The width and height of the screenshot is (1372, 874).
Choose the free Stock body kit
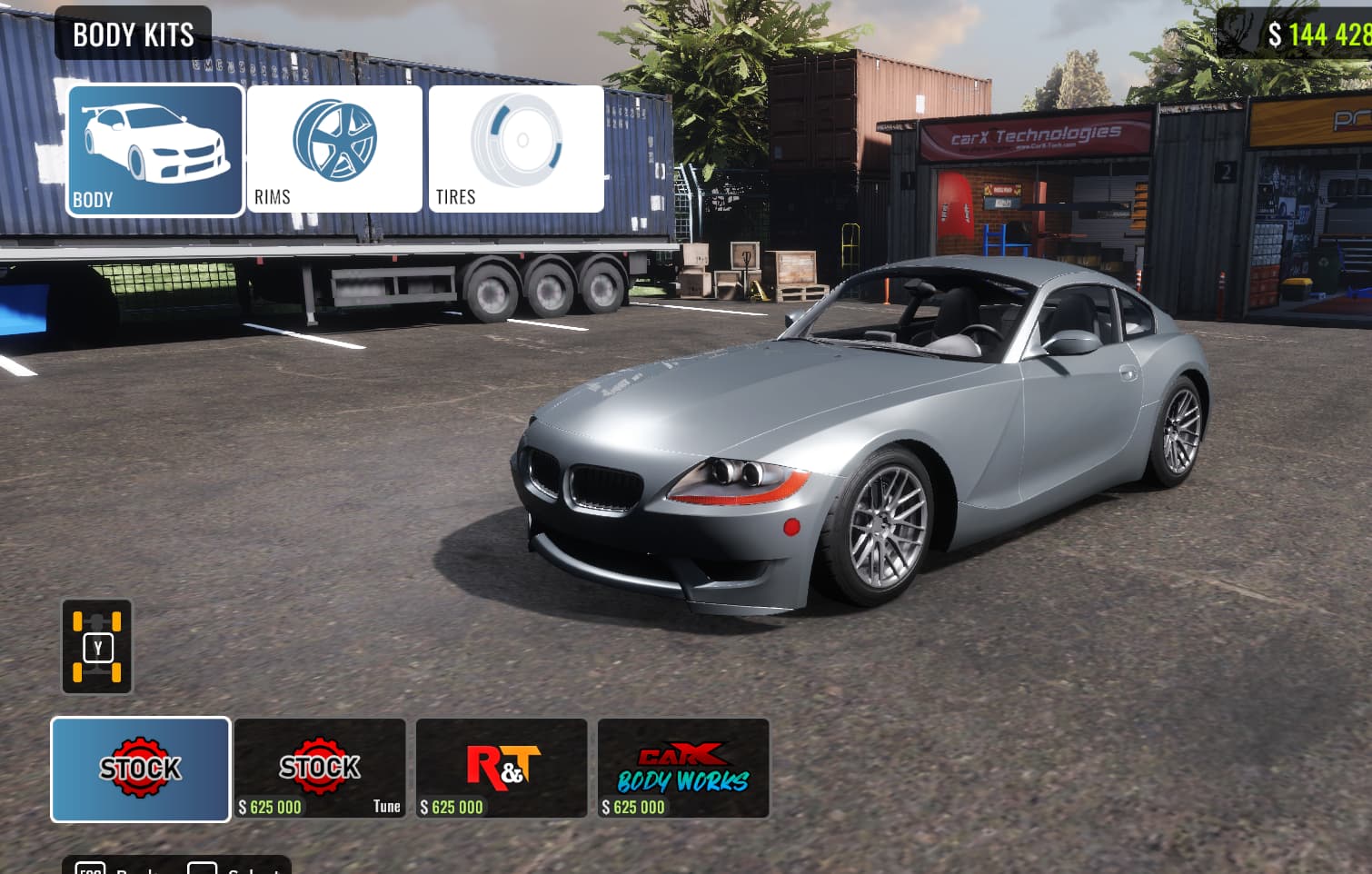pyautogui.click(x=141, y=770)
